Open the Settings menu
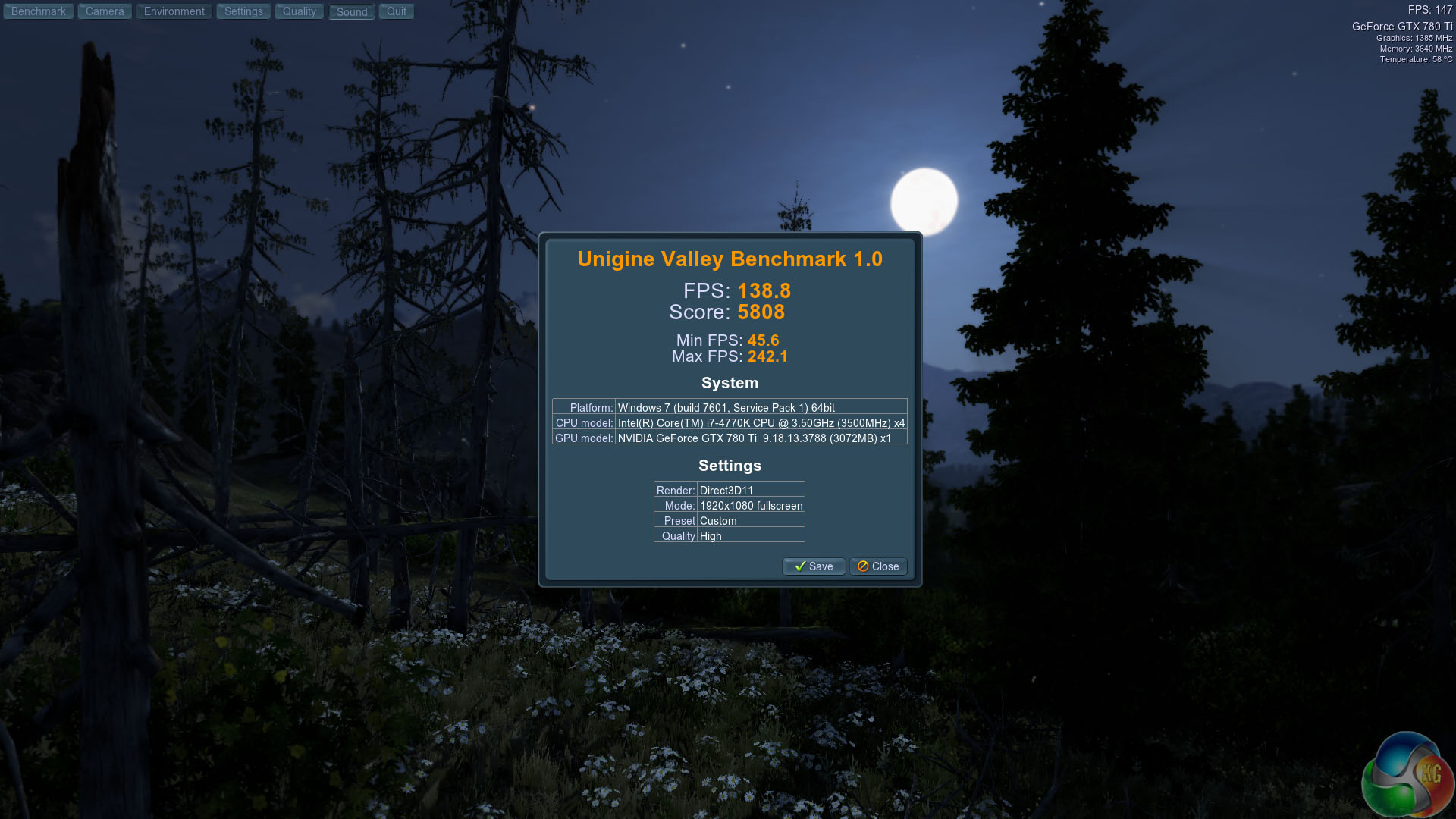The image size is (1456, 819). [x=243, y=11]
